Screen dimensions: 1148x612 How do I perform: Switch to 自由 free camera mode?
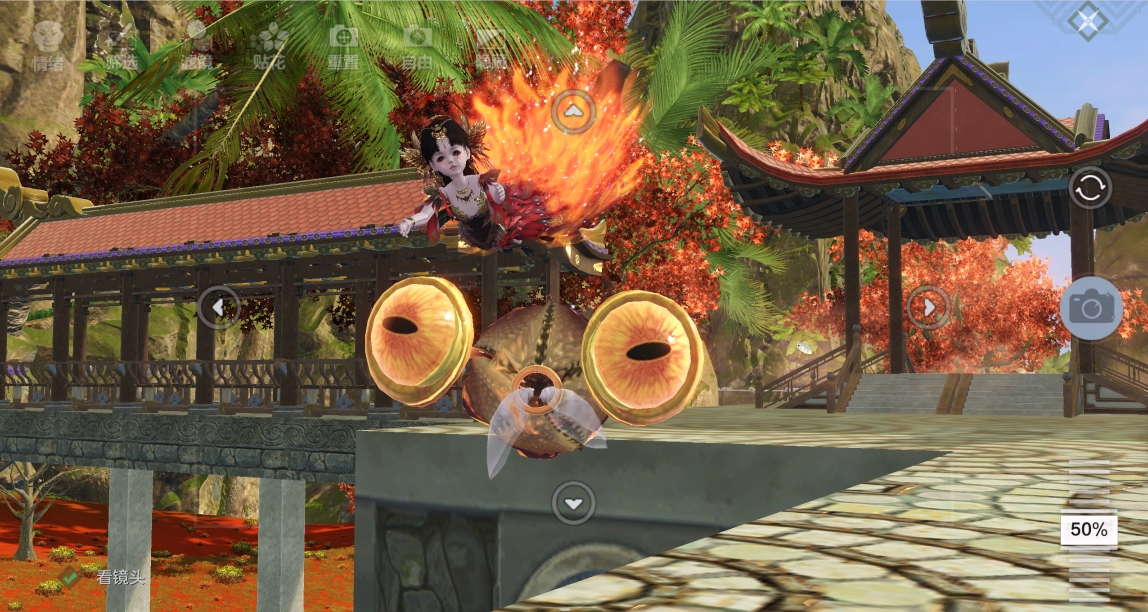(417, 47)
